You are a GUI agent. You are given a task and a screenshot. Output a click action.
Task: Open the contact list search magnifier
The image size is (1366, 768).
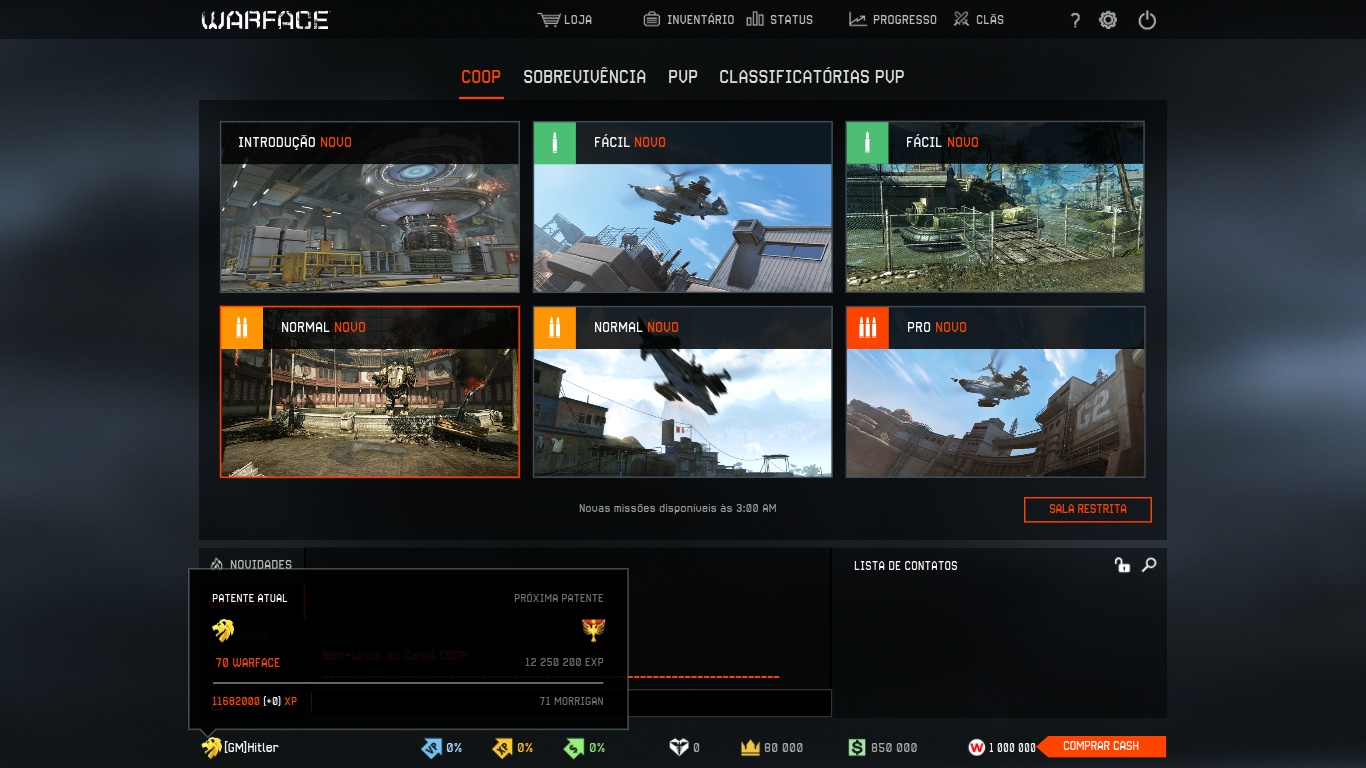point(1149,565)
